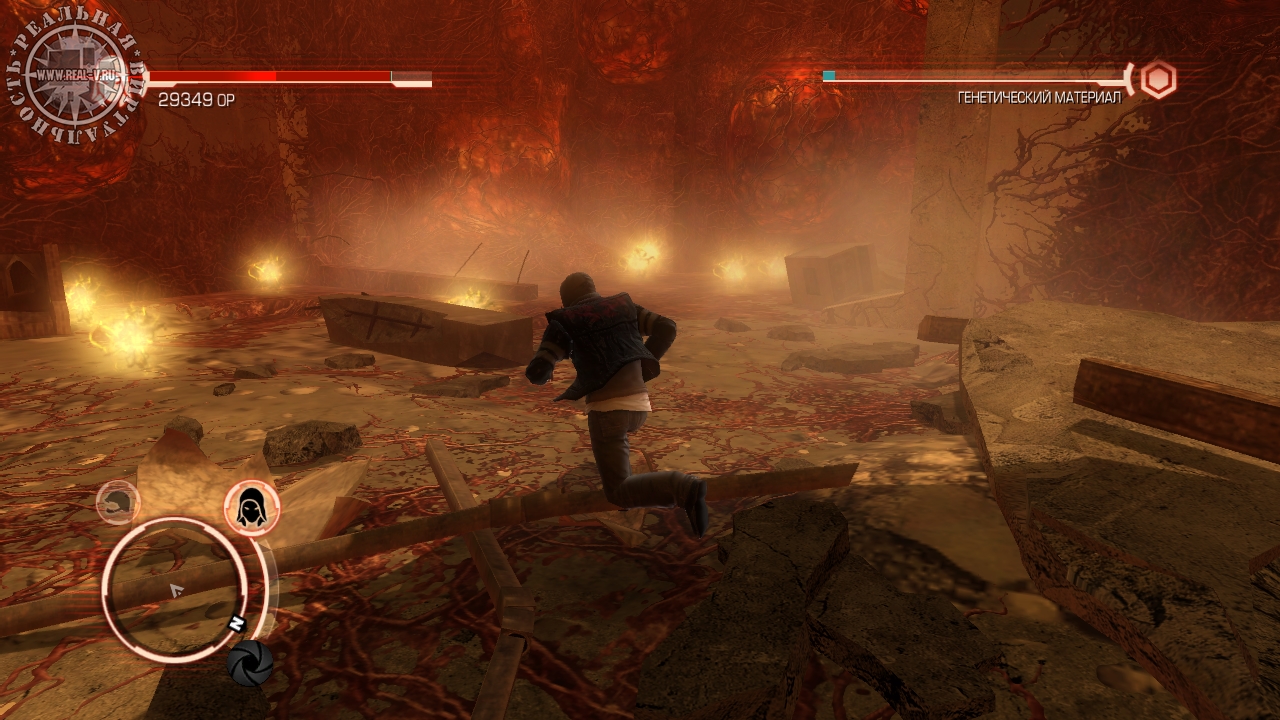Click the hexagon genetic material icon
The width and height of the screenshot is (1280, 720).
pos(1158,79)
